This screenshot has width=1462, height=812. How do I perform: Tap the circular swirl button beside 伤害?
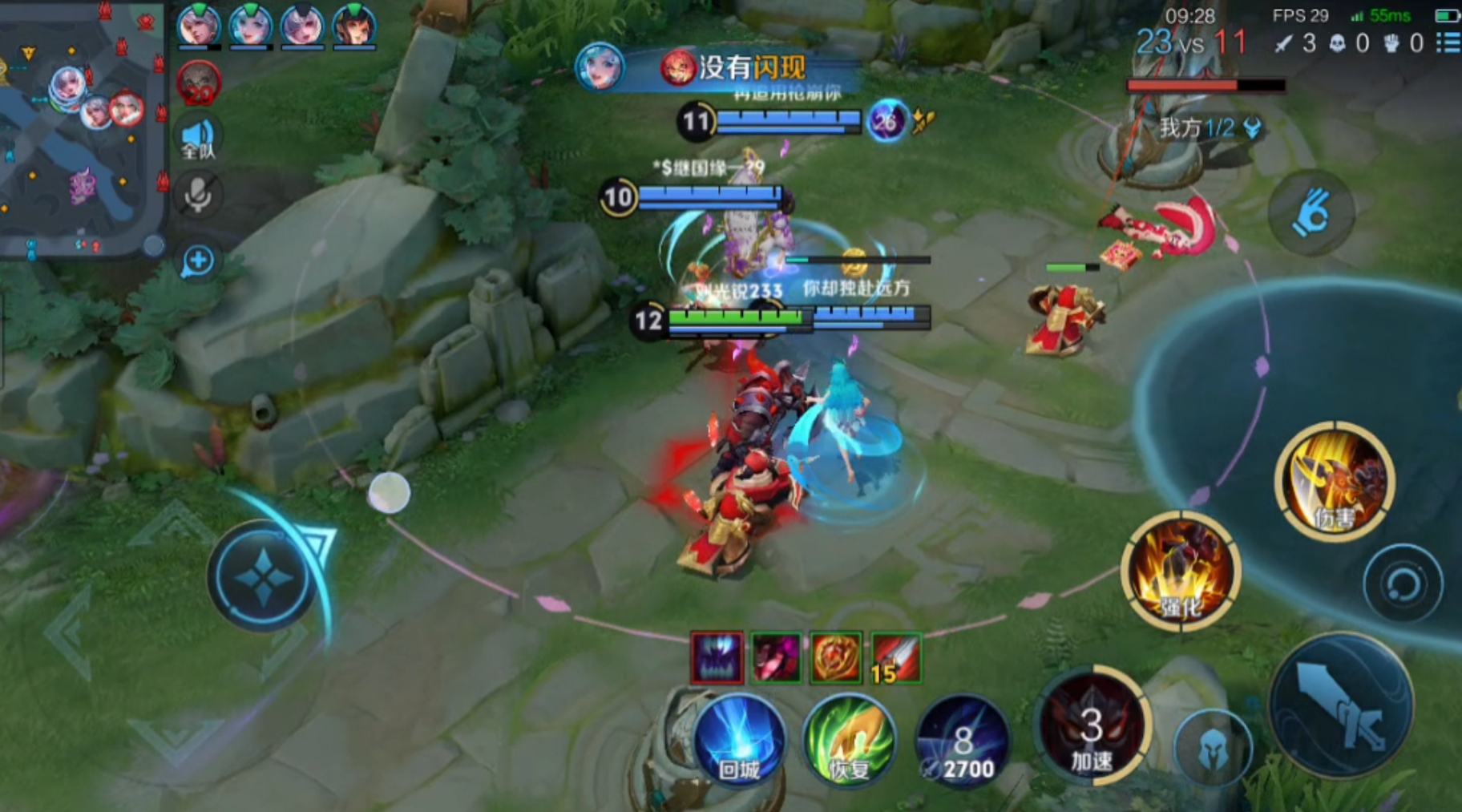click(x=1403, y=583)
